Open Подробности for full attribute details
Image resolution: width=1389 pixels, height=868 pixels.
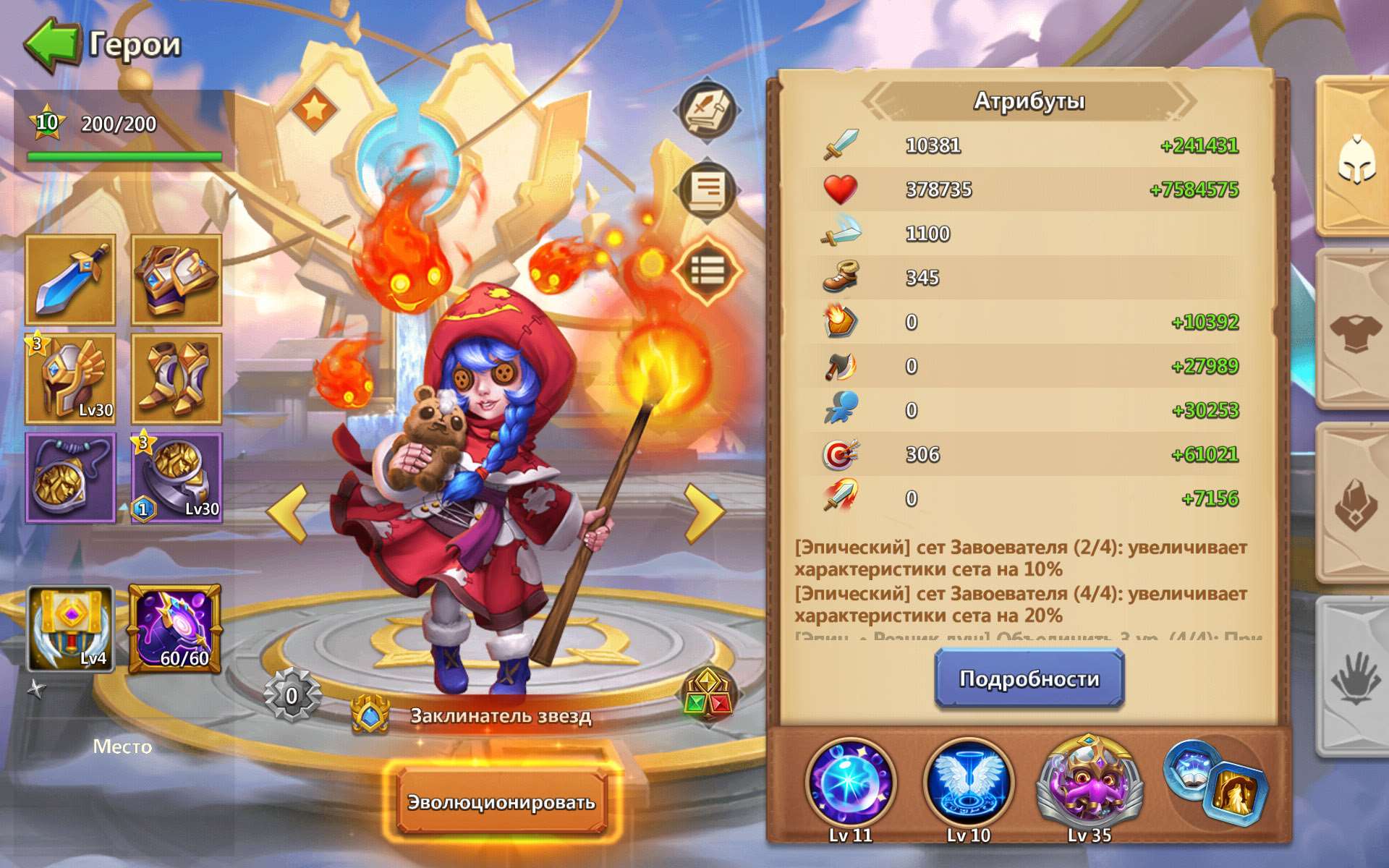tap(1029, 678)
